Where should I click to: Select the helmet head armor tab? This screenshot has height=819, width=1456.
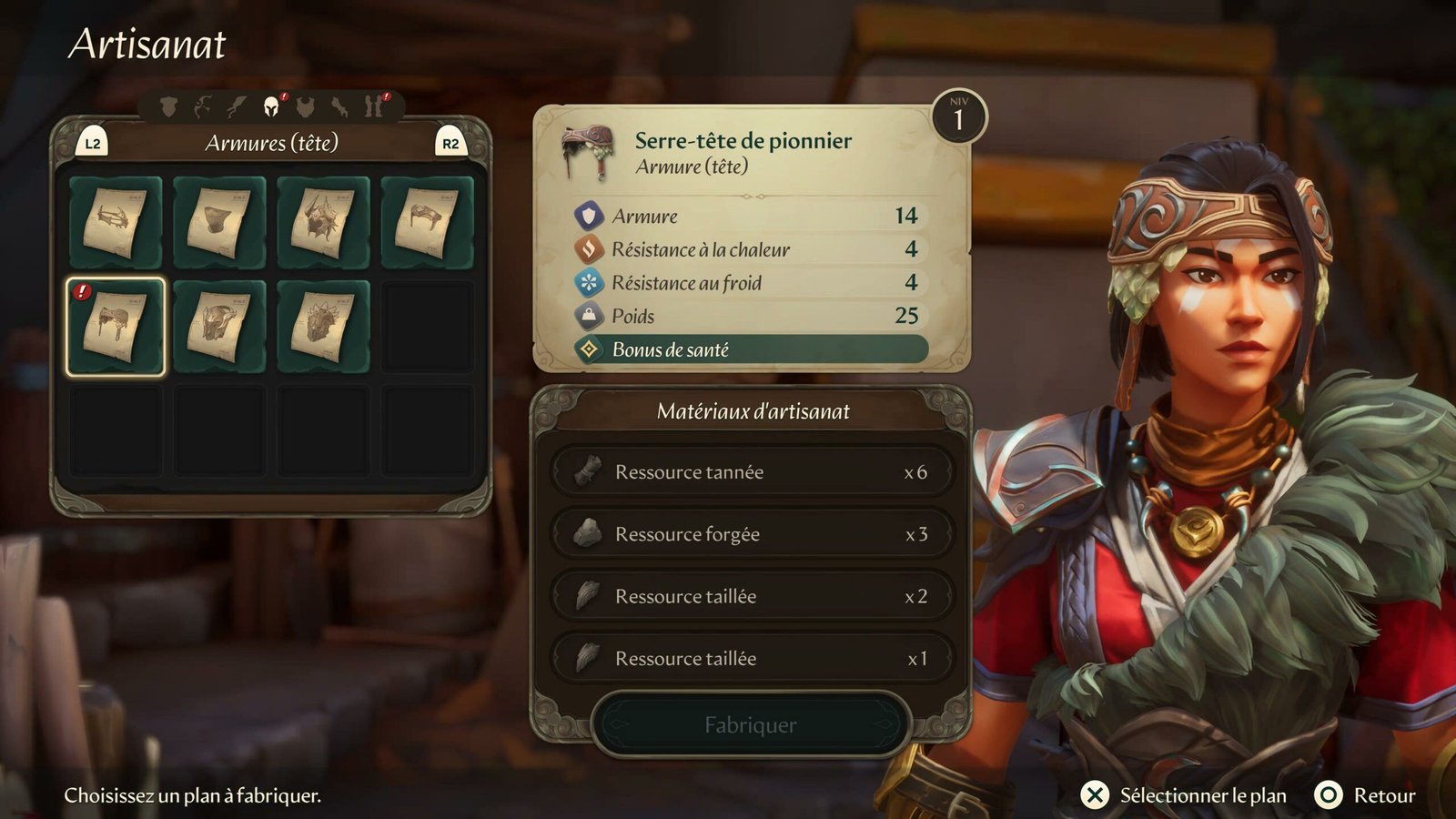click(271, 107)
